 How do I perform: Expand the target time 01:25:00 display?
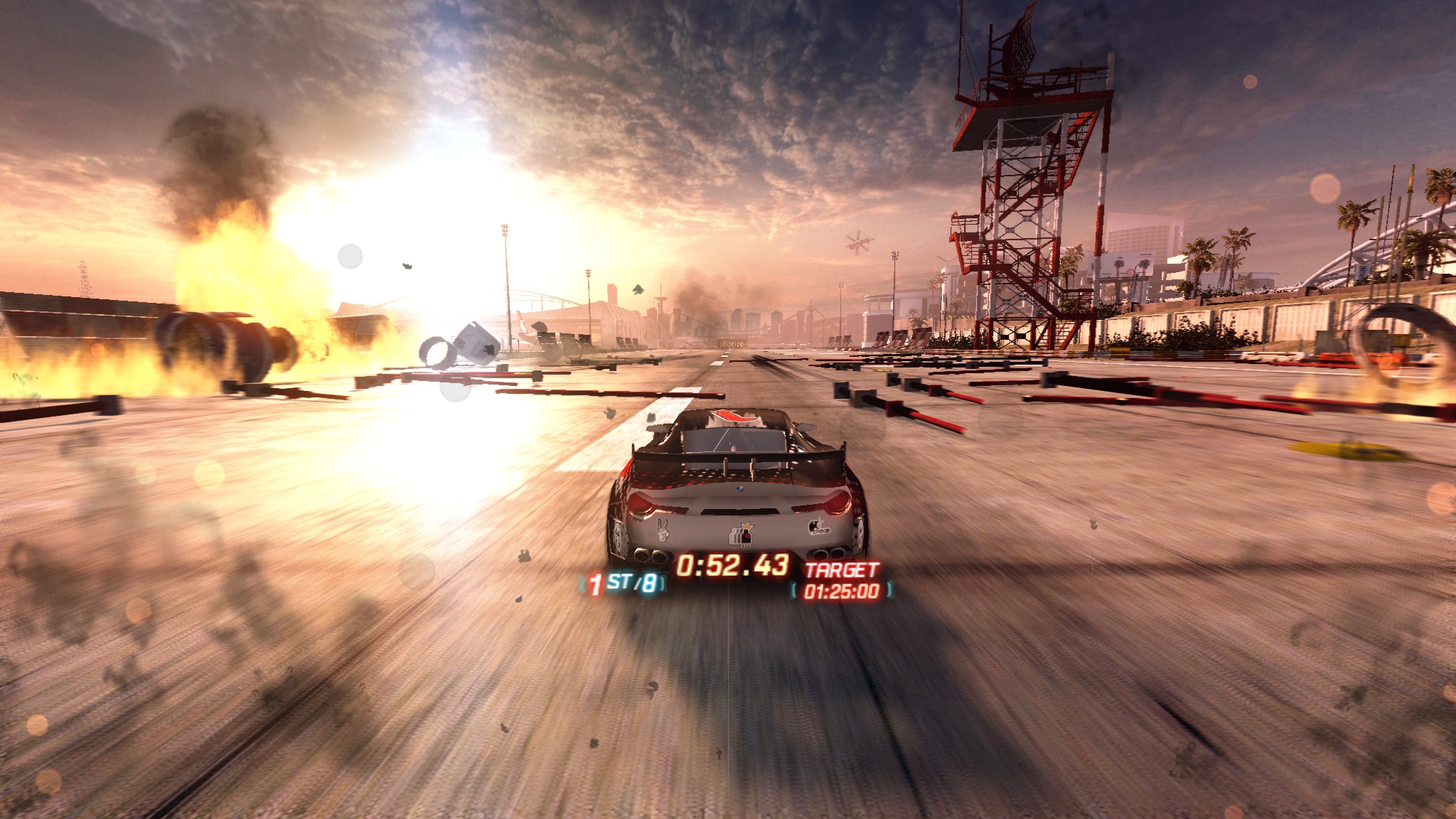842,591
